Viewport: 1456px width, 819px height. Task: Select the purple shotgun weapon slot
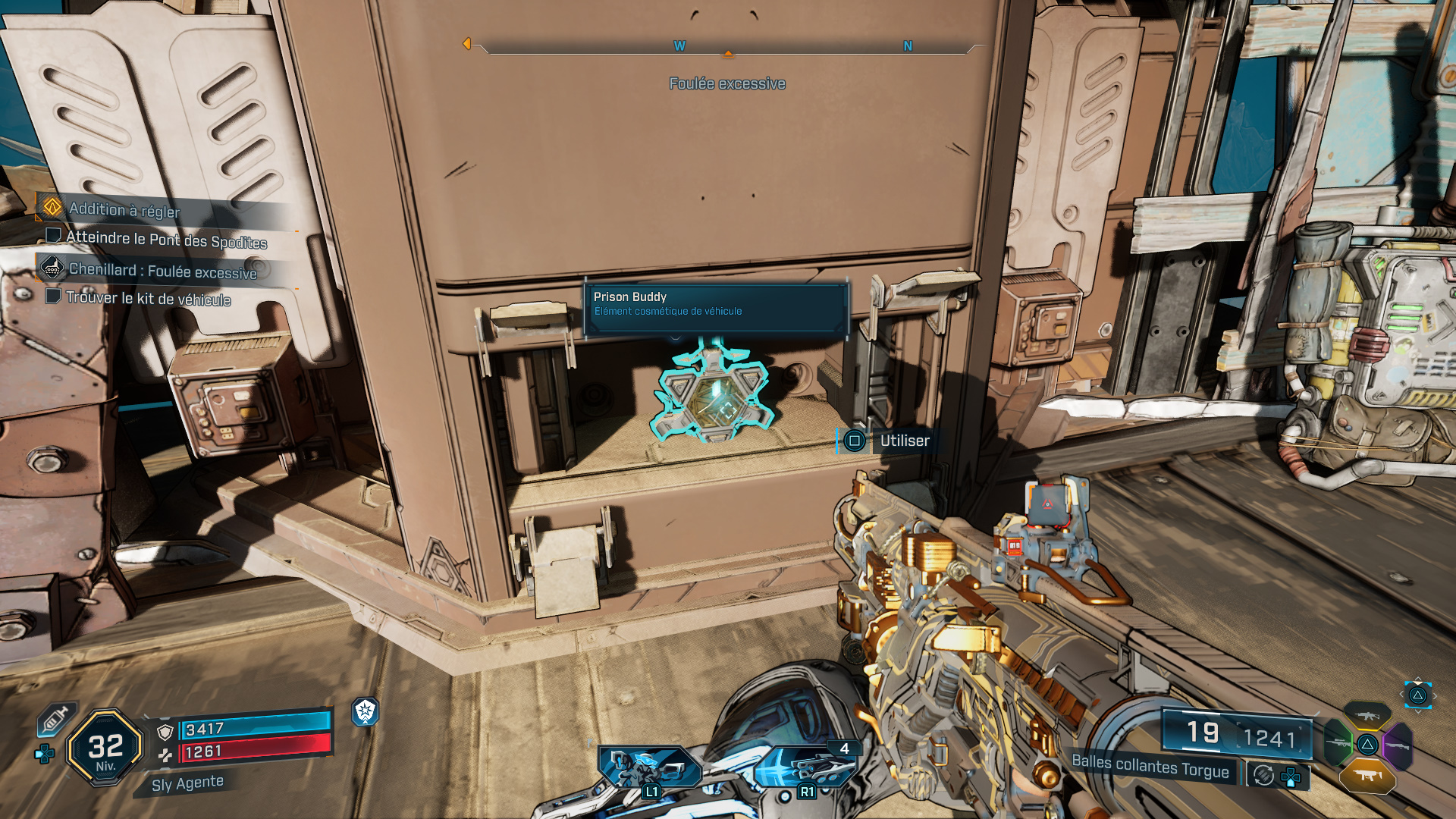click(1397, 745)
